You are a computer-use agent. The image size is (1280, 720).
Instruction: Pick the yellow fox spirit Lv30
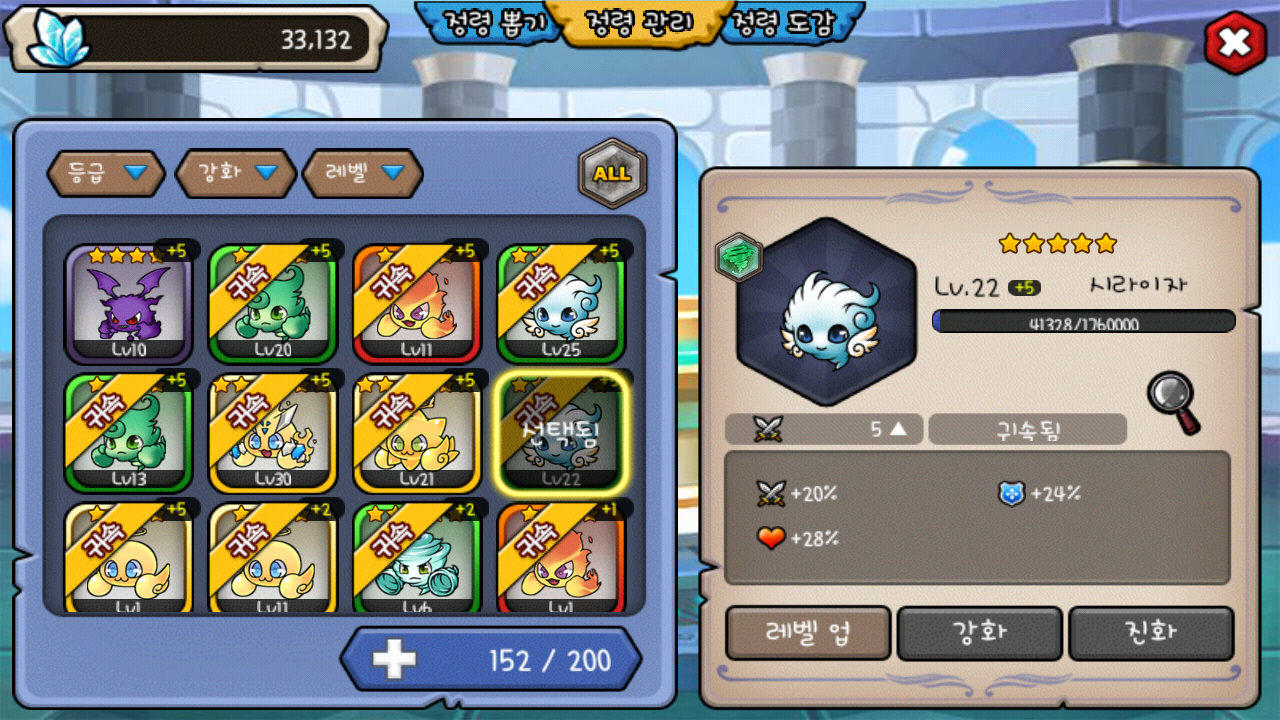click(x=272, y=432)
